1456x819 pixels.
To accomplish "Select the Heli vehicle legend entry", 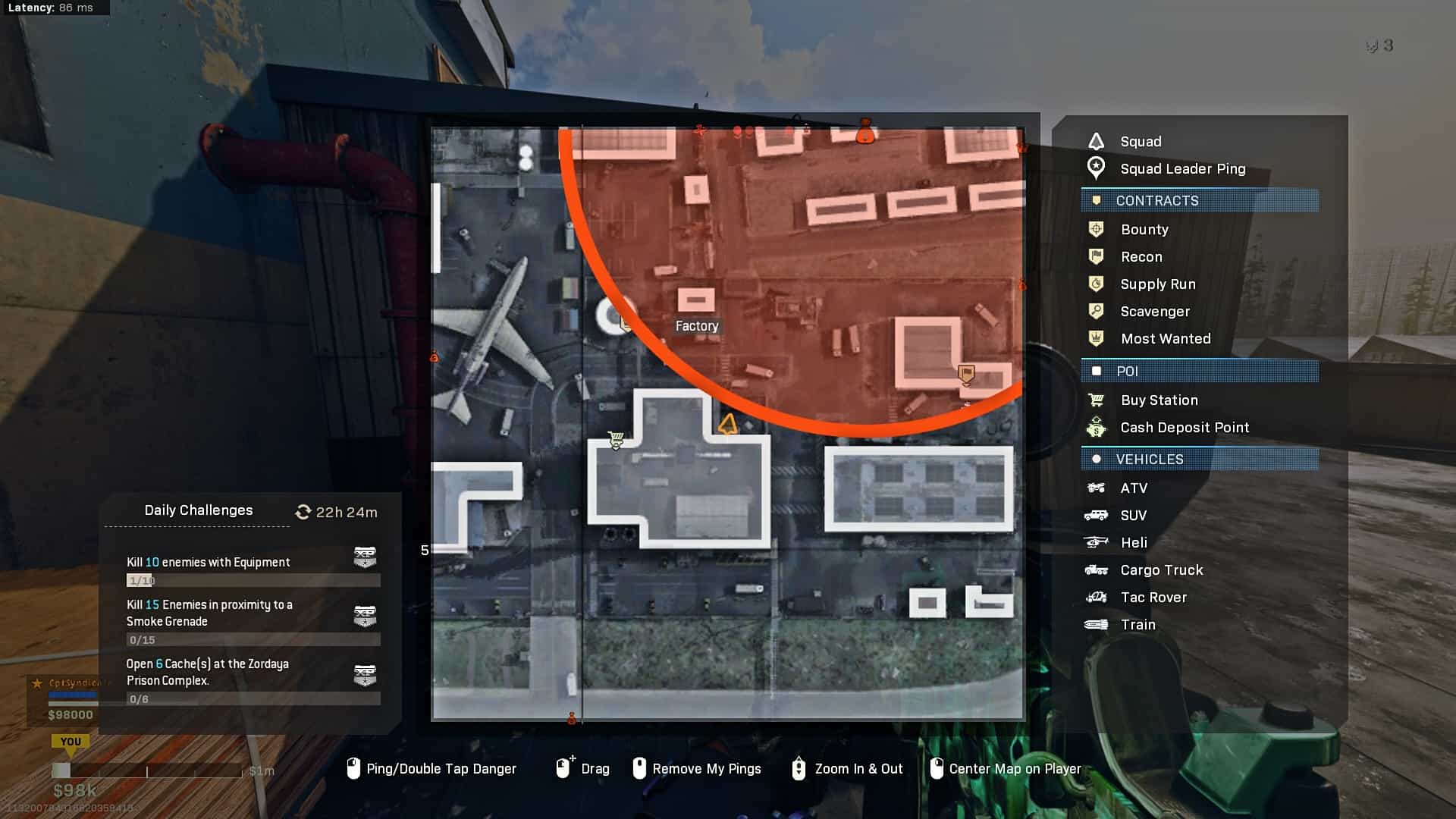I will click(1134, 543).
